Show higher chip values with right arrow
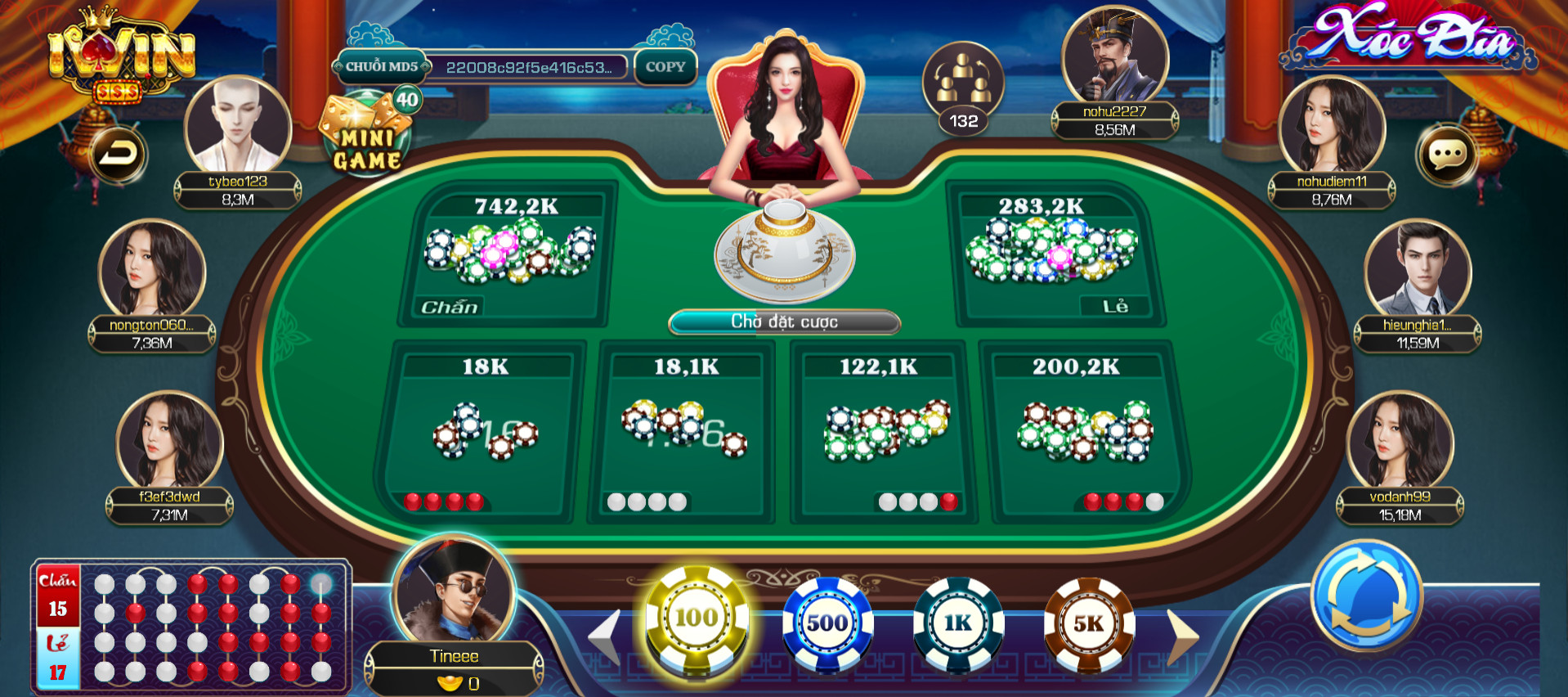The height and width of the screenshot is (697, 1568). [1182, 636]
